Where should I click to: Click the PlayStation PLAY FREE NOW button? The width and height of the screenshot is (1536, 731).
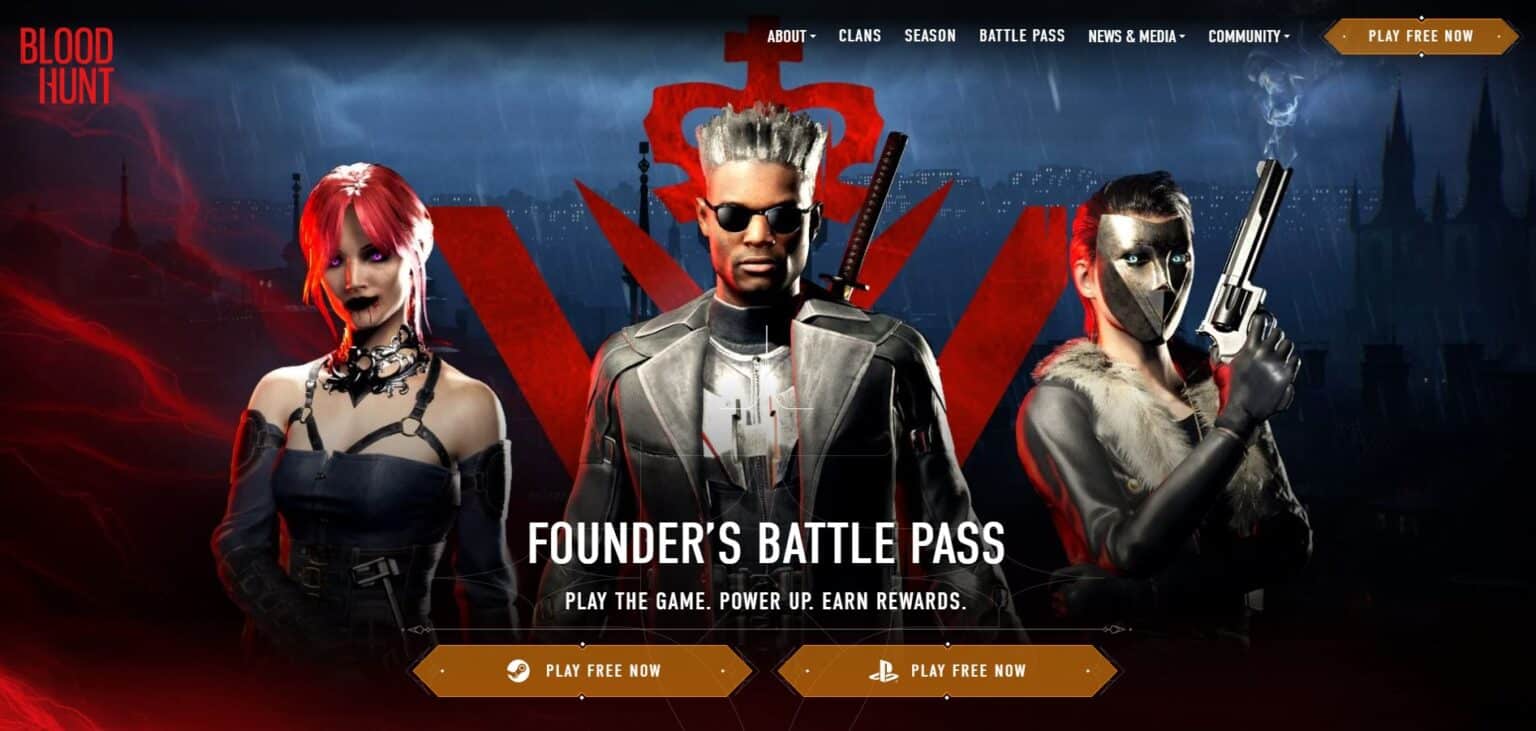click(x=949, y=671)
